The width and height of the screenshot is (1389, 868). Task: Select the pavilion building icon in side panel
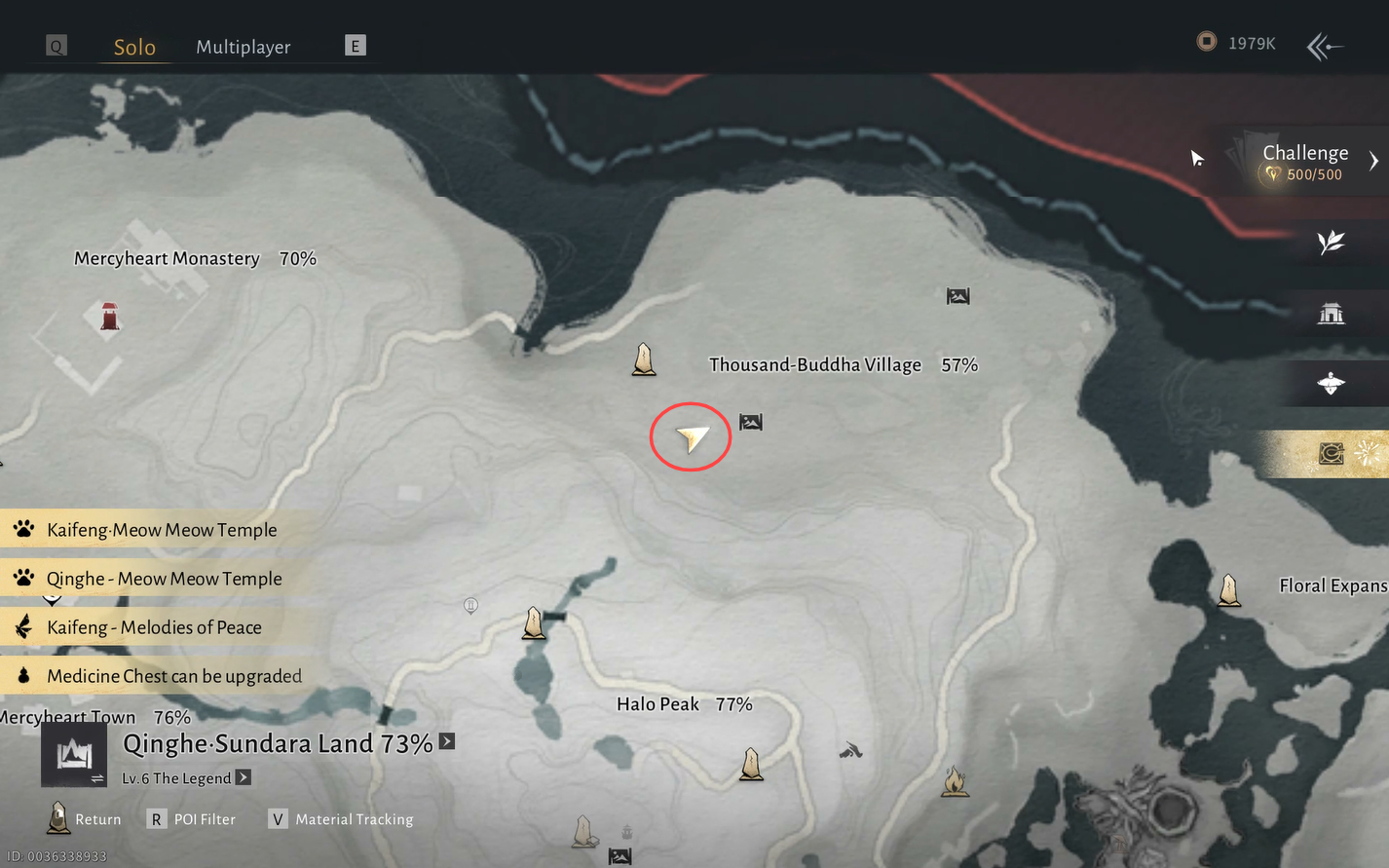click(1331, 314)
